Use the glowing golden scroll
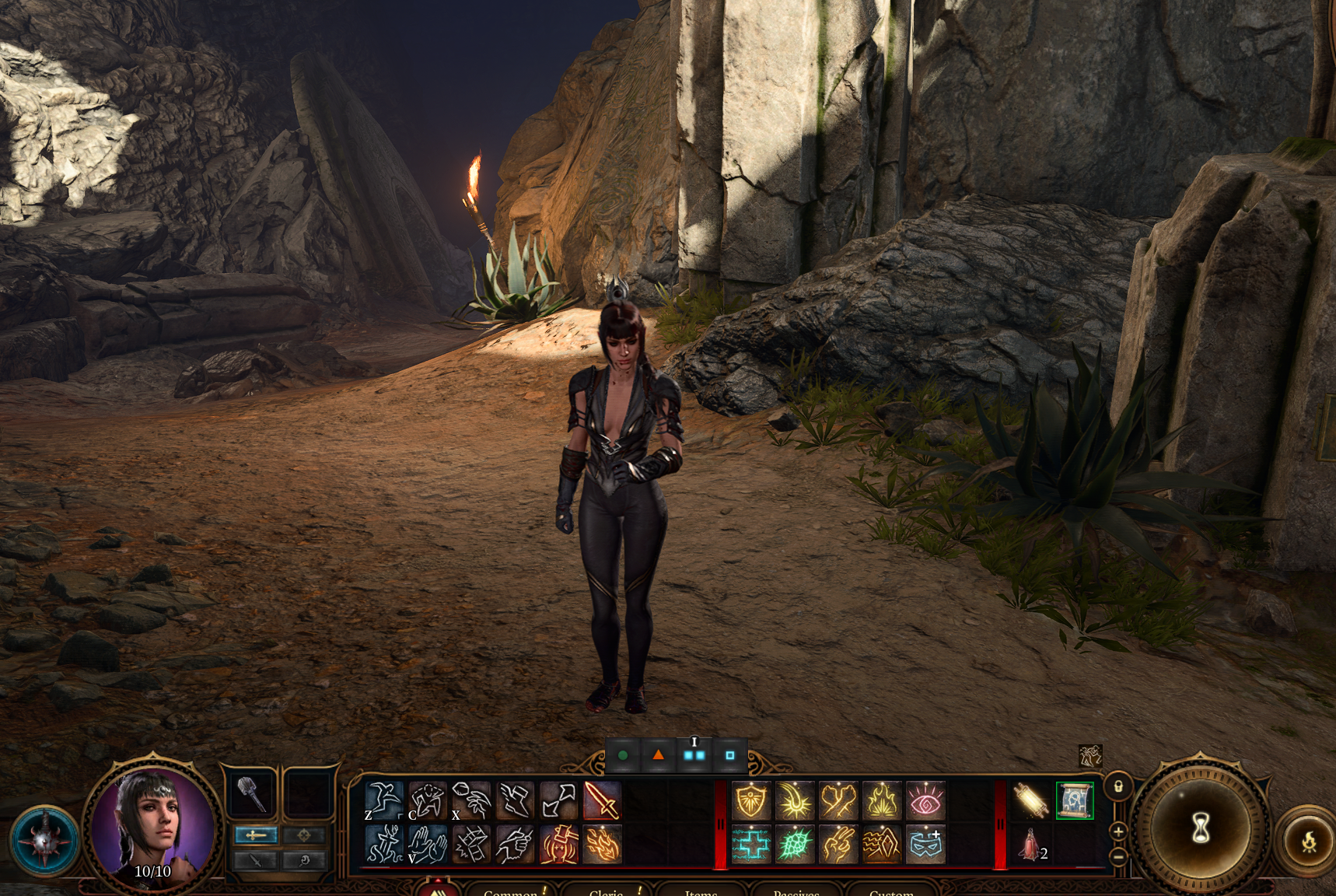The width and height of the screenshot is (1336, 896). pyautogui.click(x=1031, y=800)
